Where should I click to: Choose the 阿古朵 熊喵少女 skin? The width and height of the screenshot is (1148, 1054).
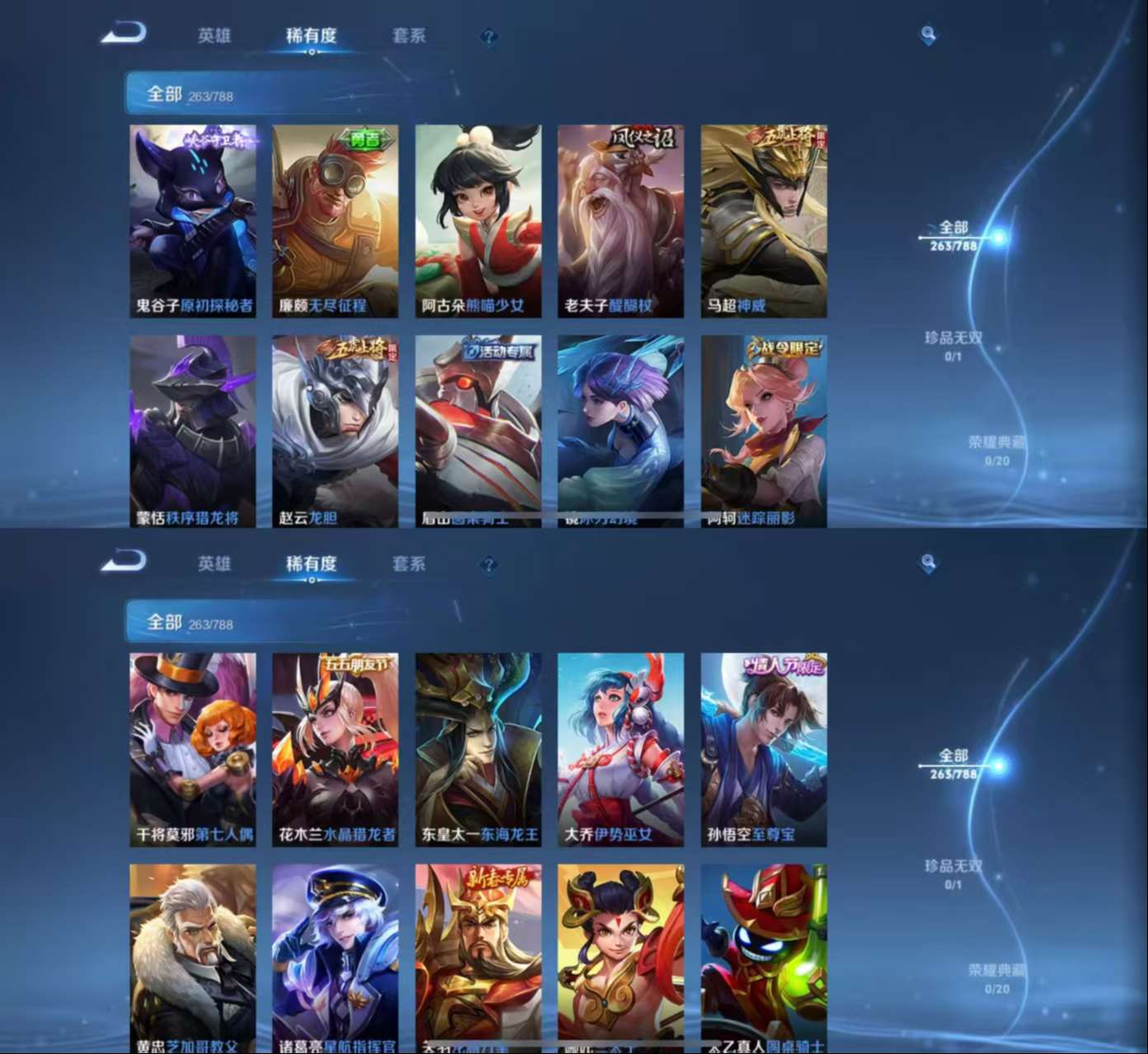[478, 221]
